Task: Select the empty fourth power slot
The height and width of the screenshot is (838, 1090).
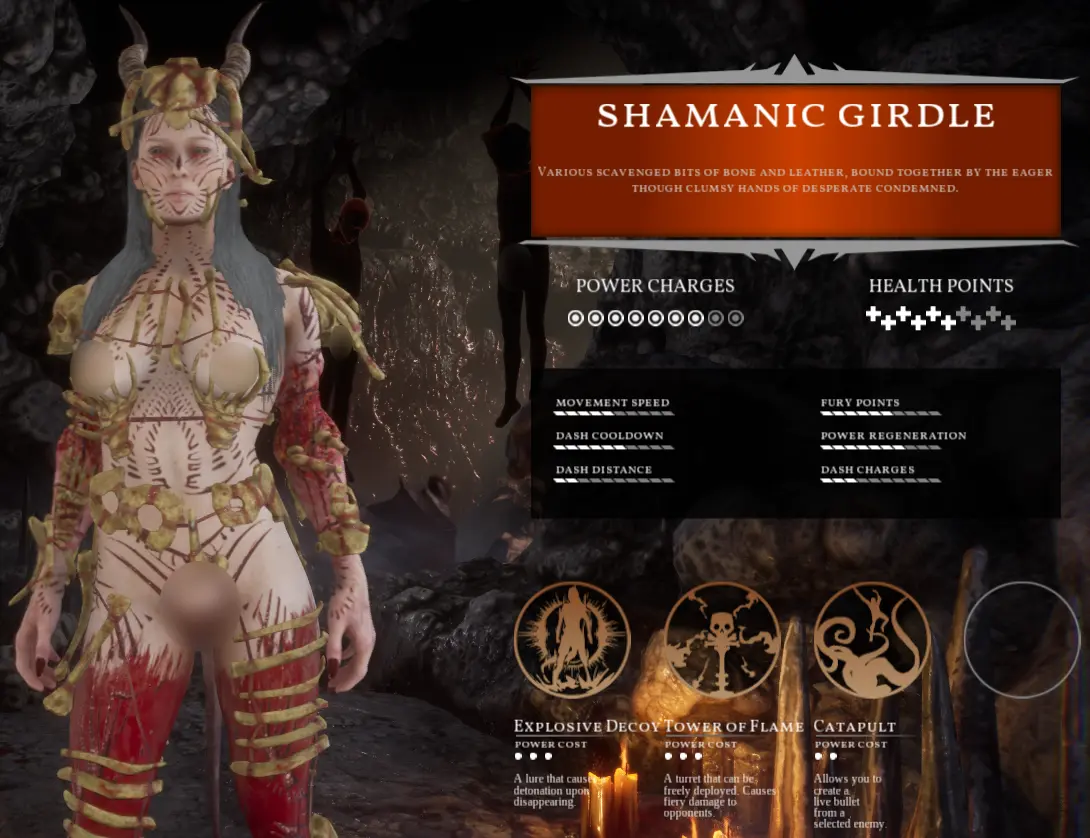Action: 1022,640
